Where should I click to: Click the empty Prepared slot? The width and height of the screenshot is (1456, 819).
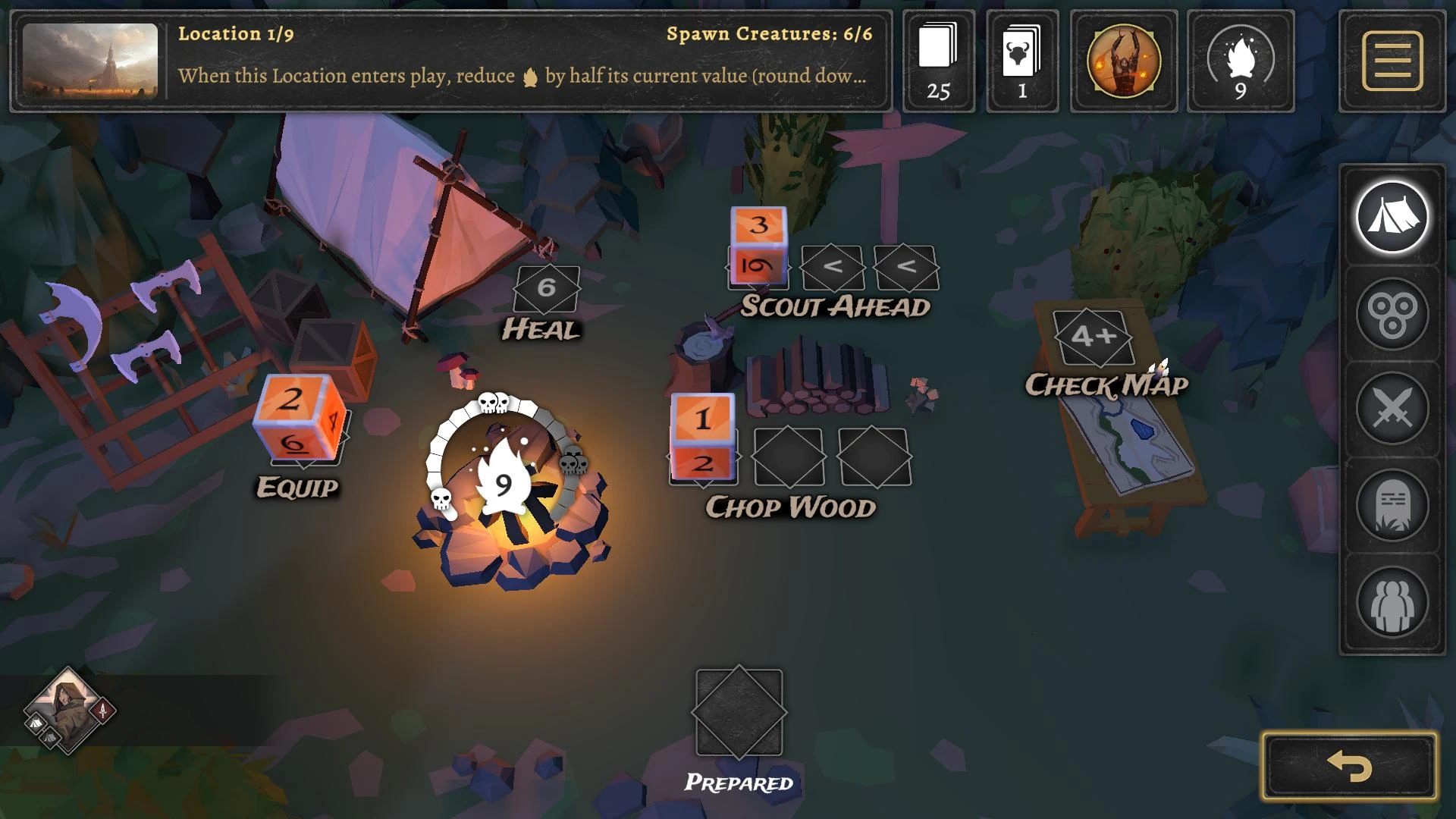pos(739,713)
